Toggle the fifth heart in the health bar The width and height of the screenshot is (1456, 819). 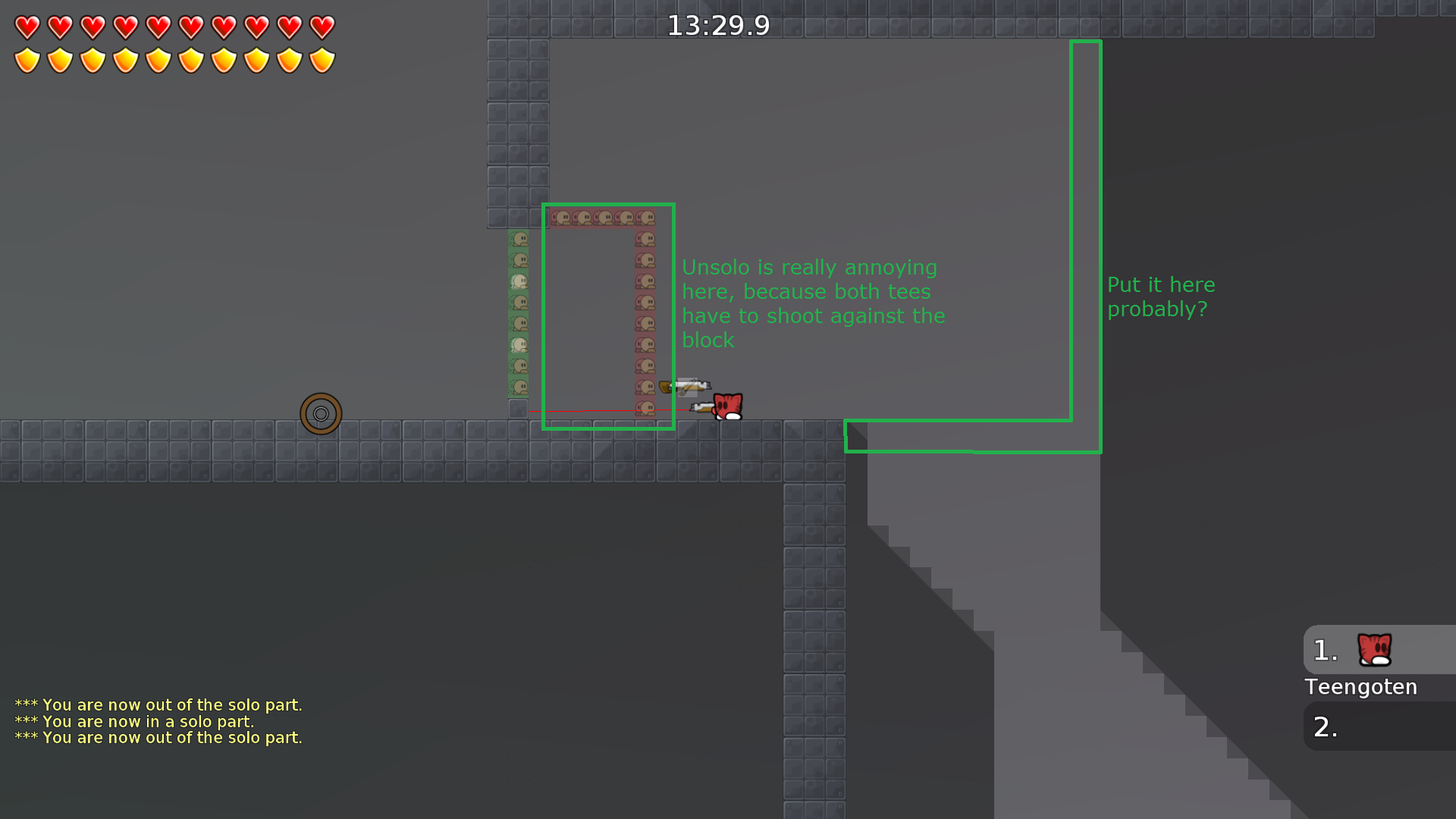click(157, 27)
